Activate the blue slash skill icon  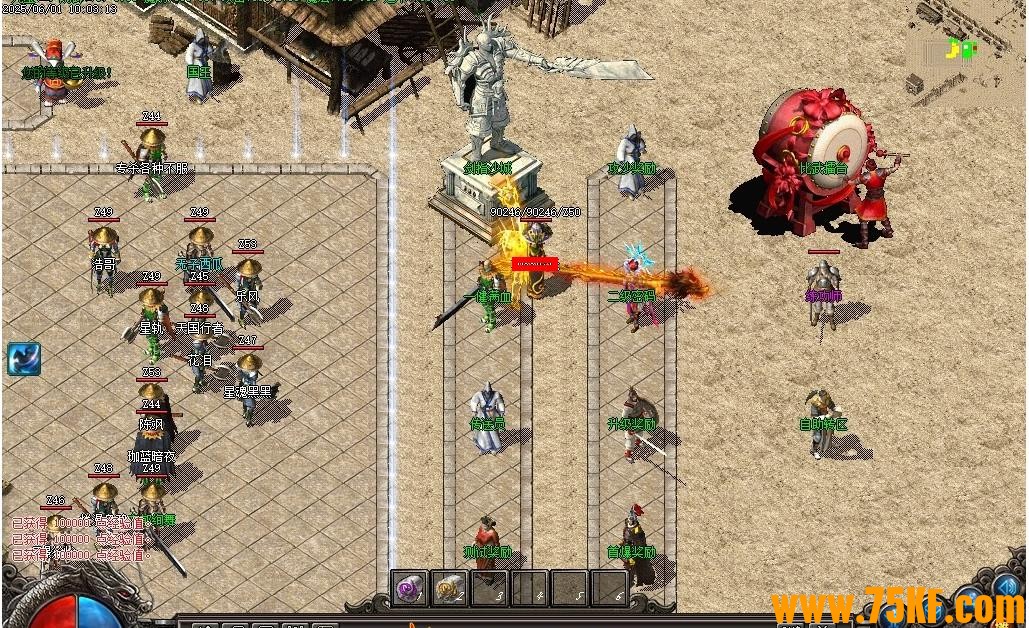click(x=23, y=359)
